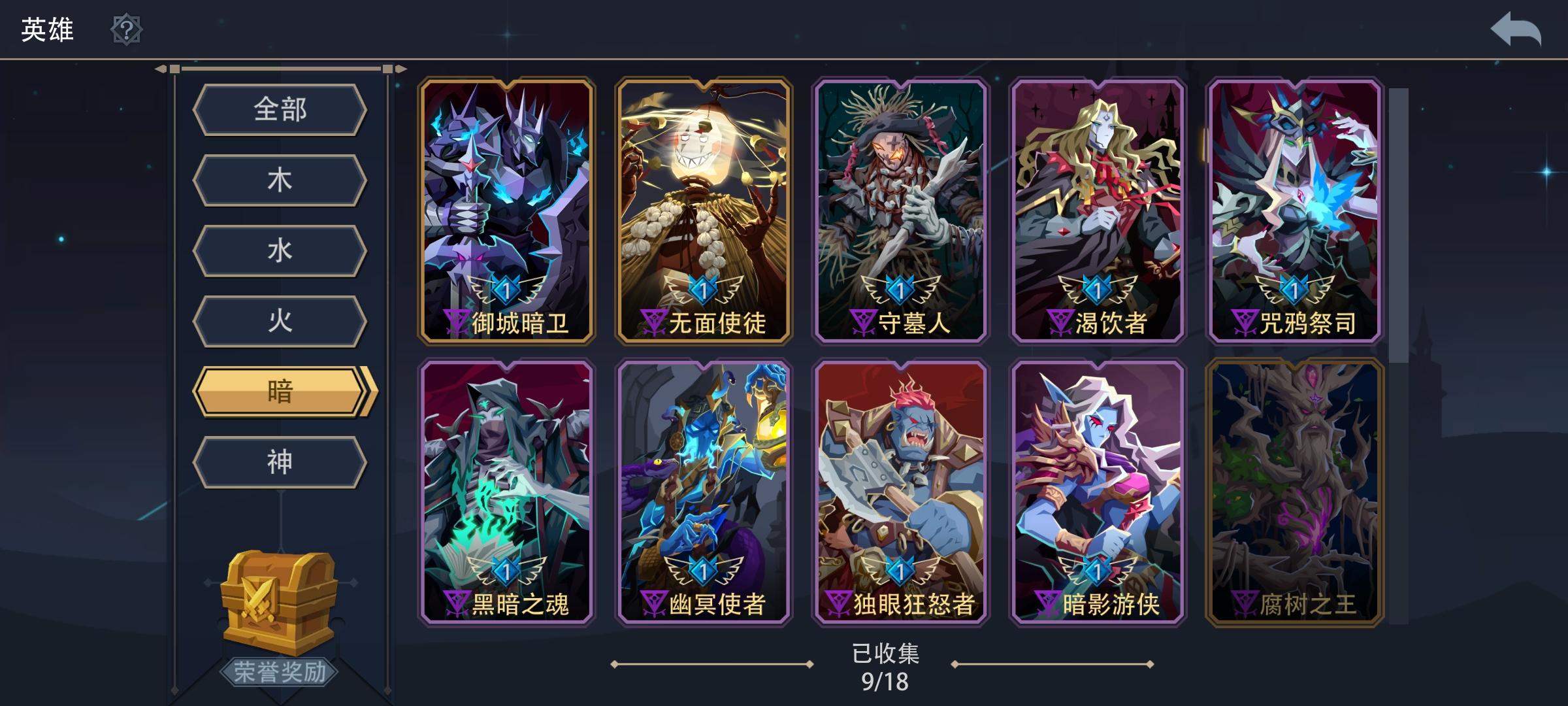This screenshot has width=1568, height=706.
Task: Toggle the 神 element filter
Action: pos(281,461)
